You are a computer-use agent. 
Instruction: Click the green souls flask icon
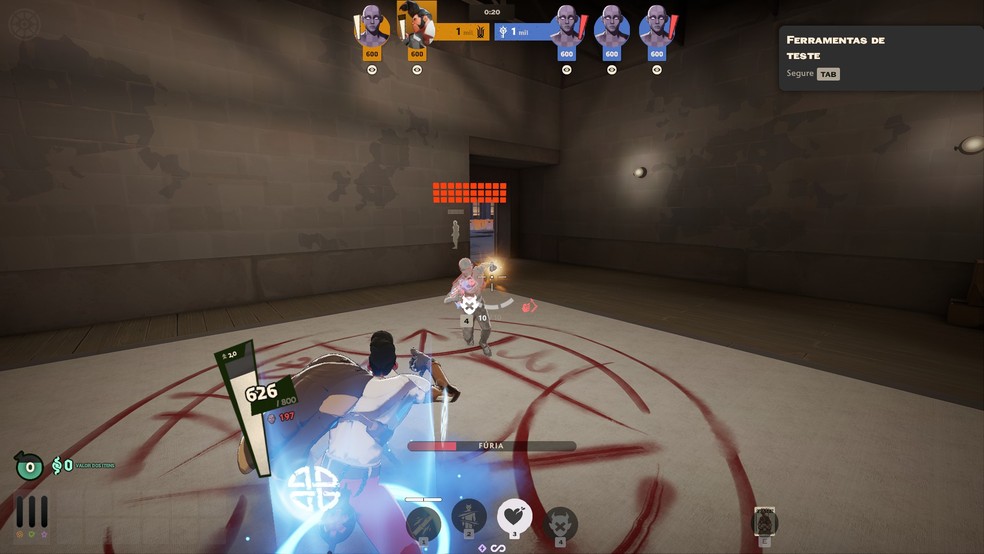point(28,466)
